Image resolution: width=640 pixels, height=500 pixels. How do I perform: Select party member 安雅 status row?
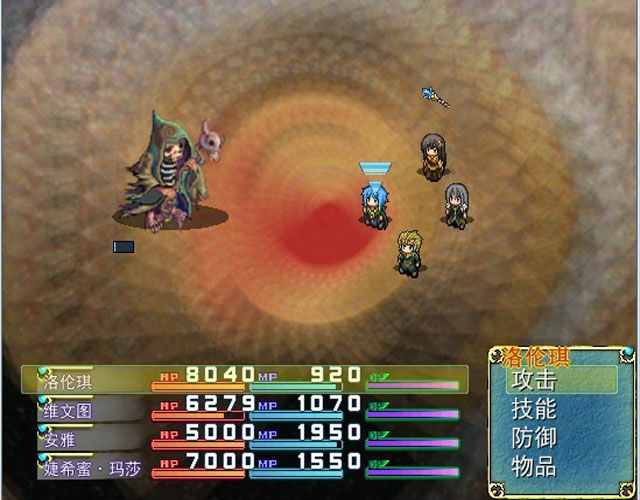[x=244, y=438]
